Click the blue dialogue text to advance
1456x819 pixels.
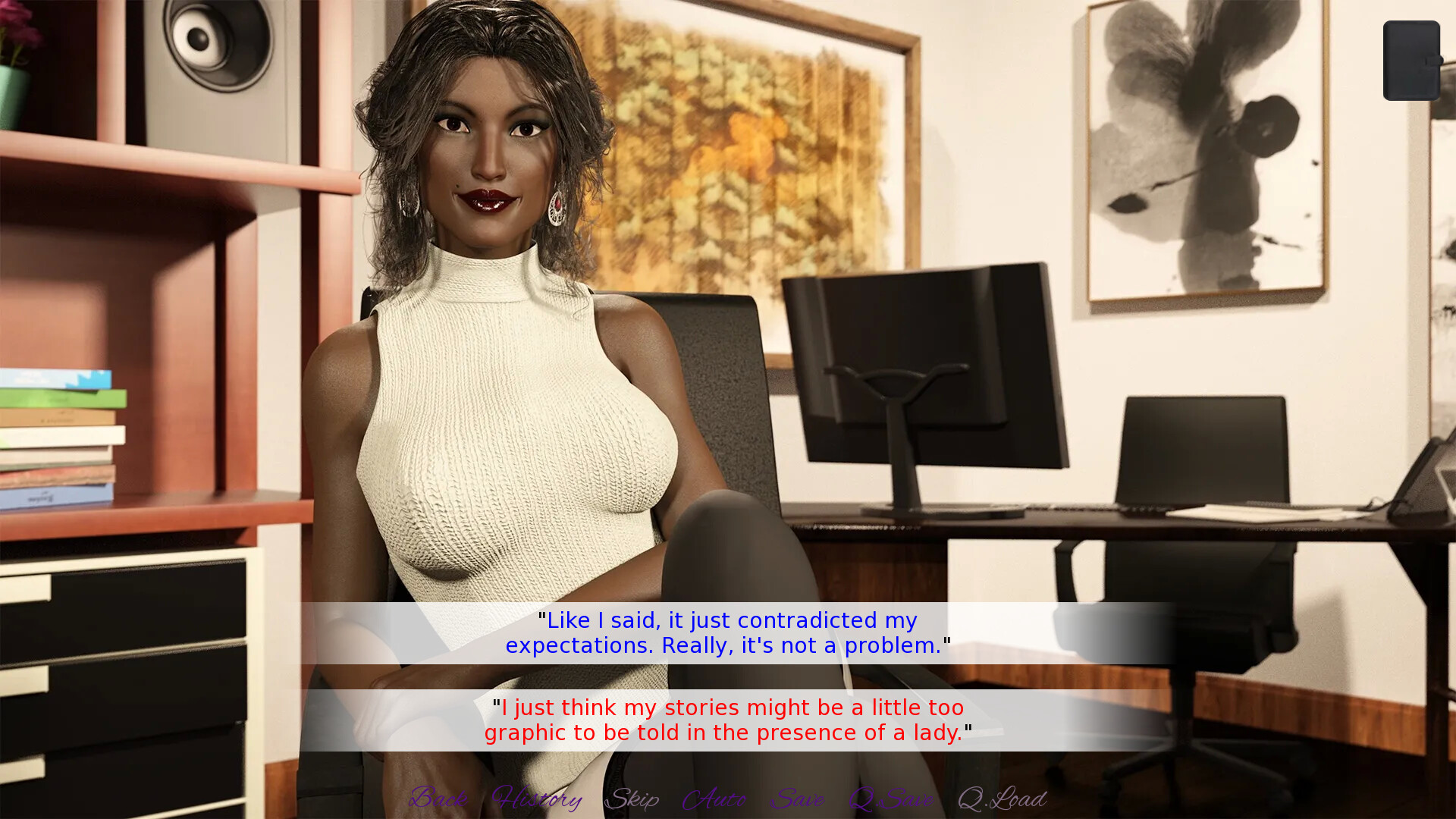point(726,632)
